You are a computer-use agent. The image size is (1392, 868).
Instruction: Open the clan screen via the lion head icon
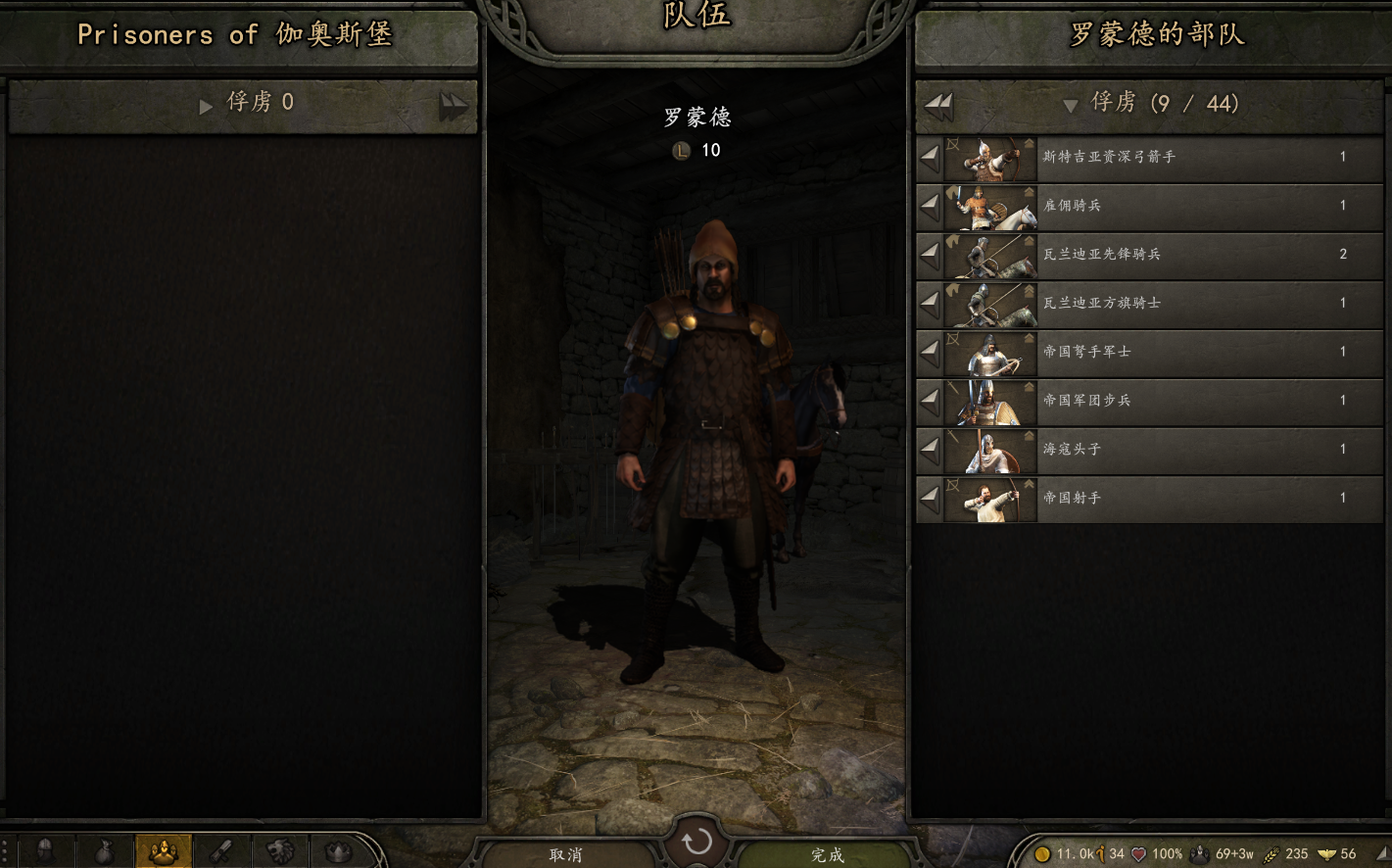[280, 851]
